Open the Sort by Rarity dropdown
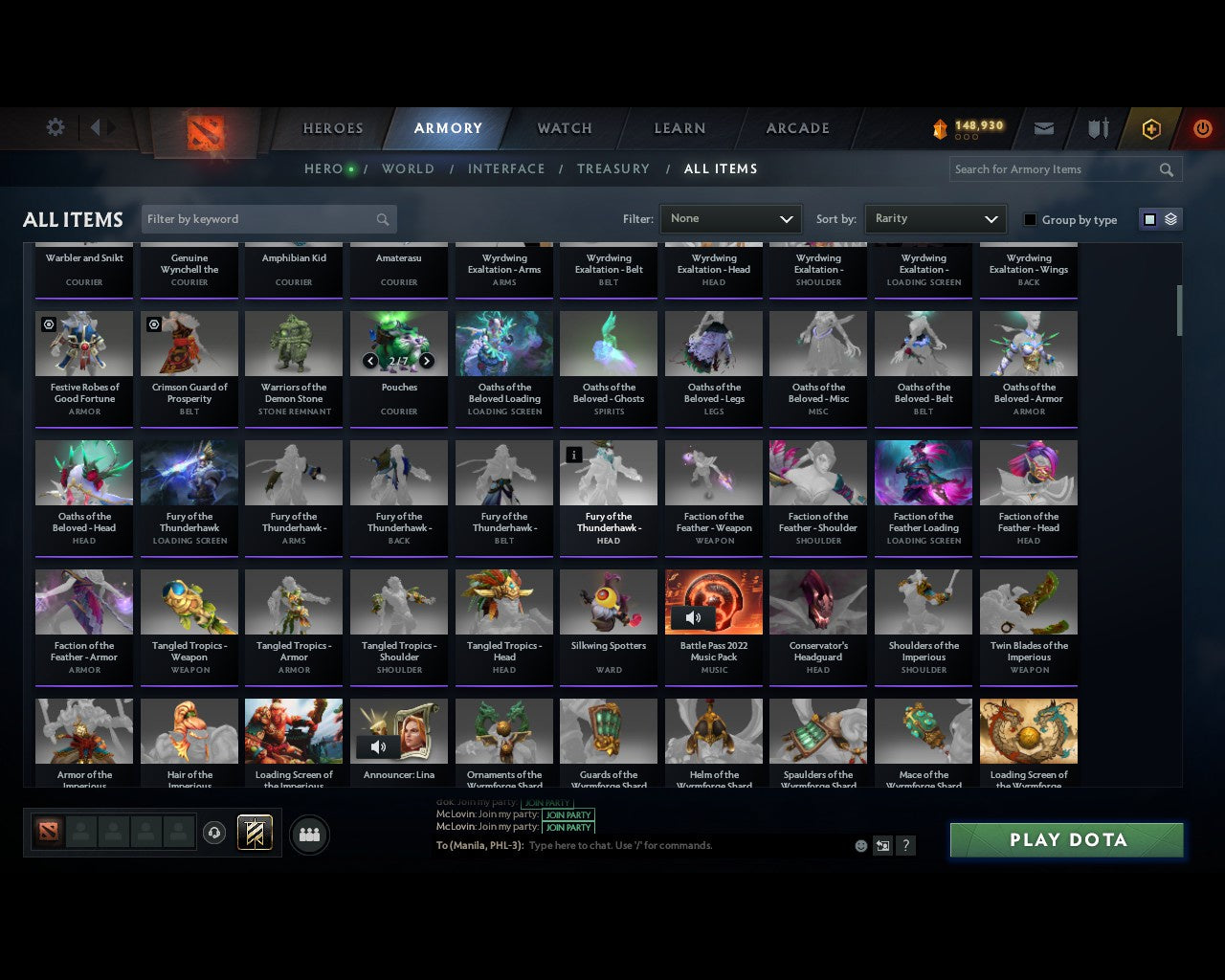1225x980 pixels. (935, 218)
